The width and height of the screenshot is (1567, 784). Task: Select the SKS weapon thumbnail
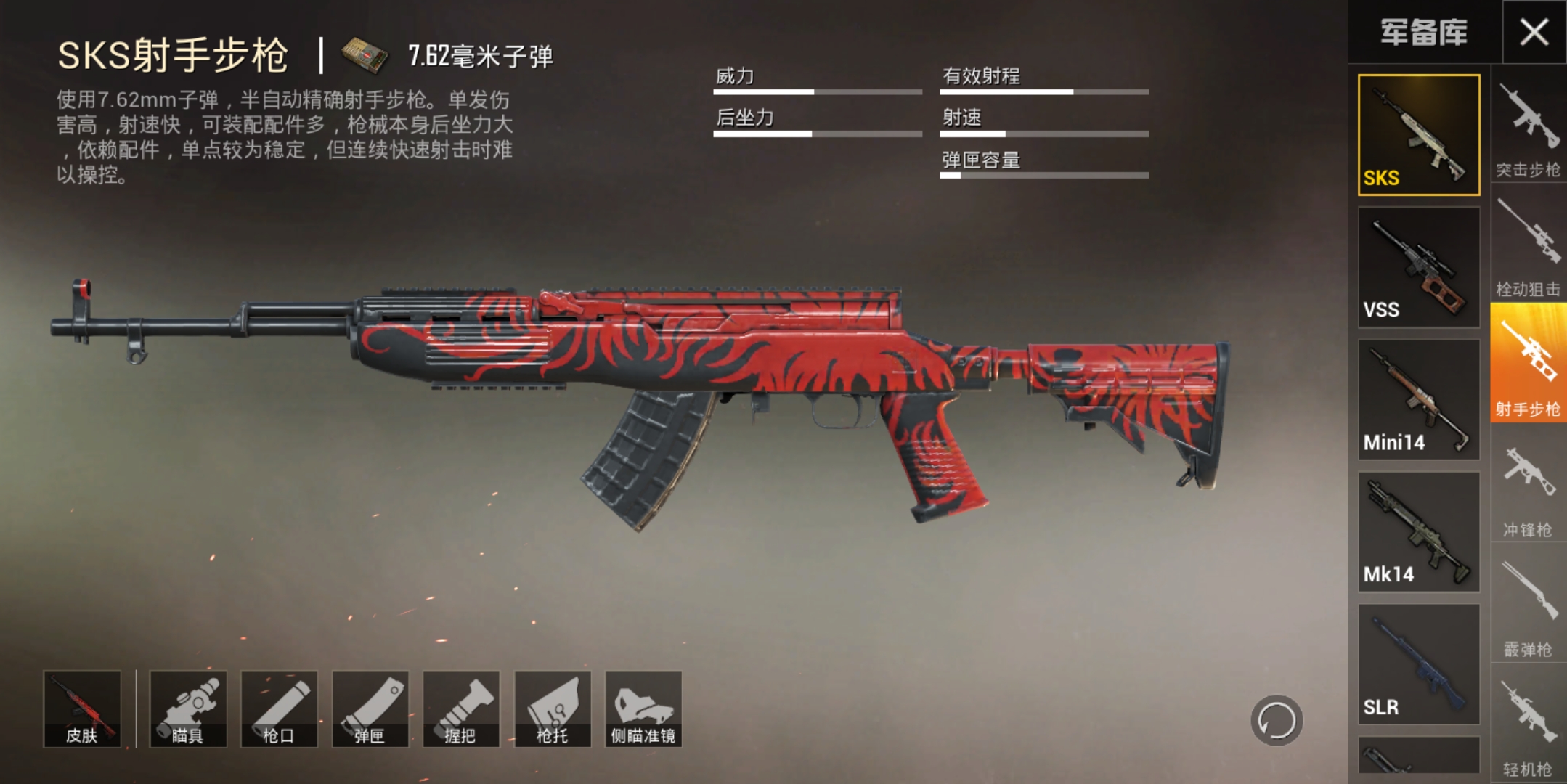[x=1418, y=135]
